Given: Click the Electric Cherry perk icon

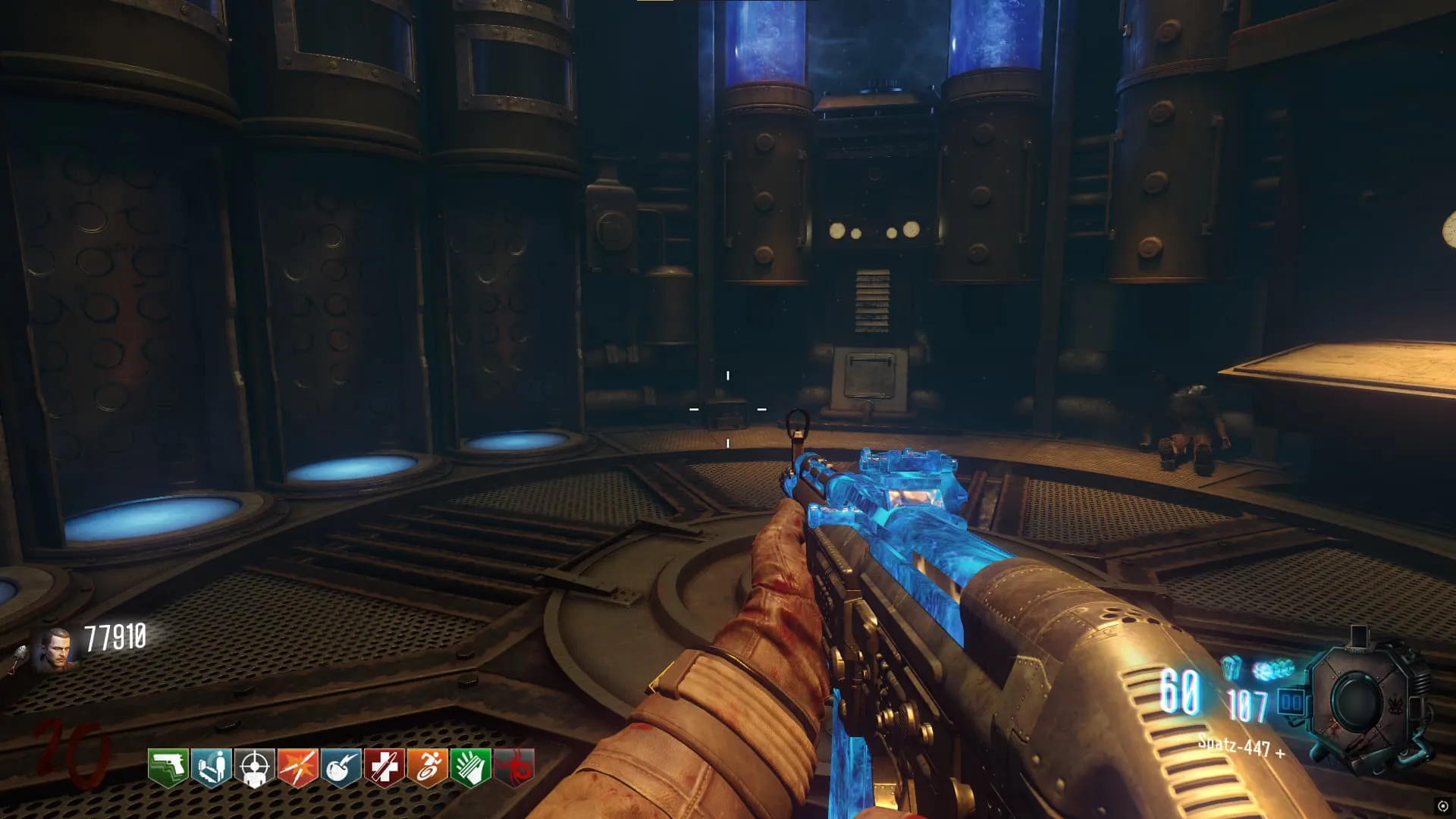Looking at the screenshot, I should (x=341, y=767).
